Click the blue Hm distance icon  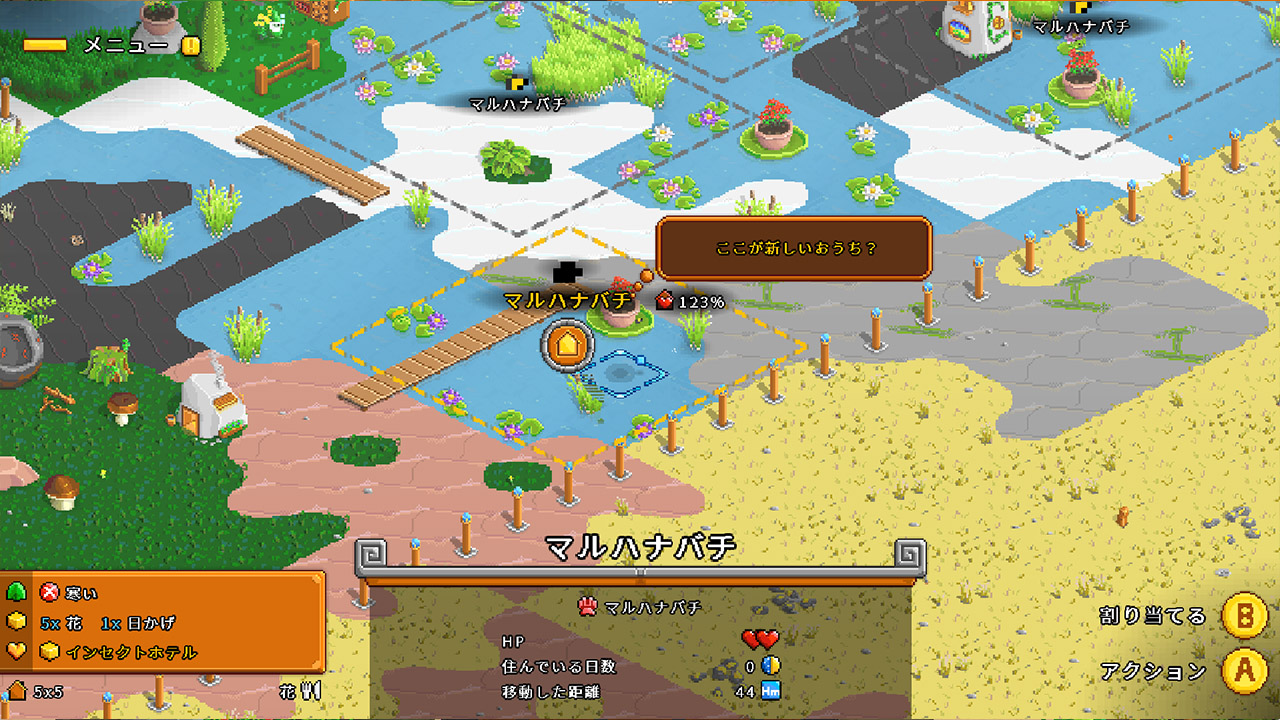(771, 690)
